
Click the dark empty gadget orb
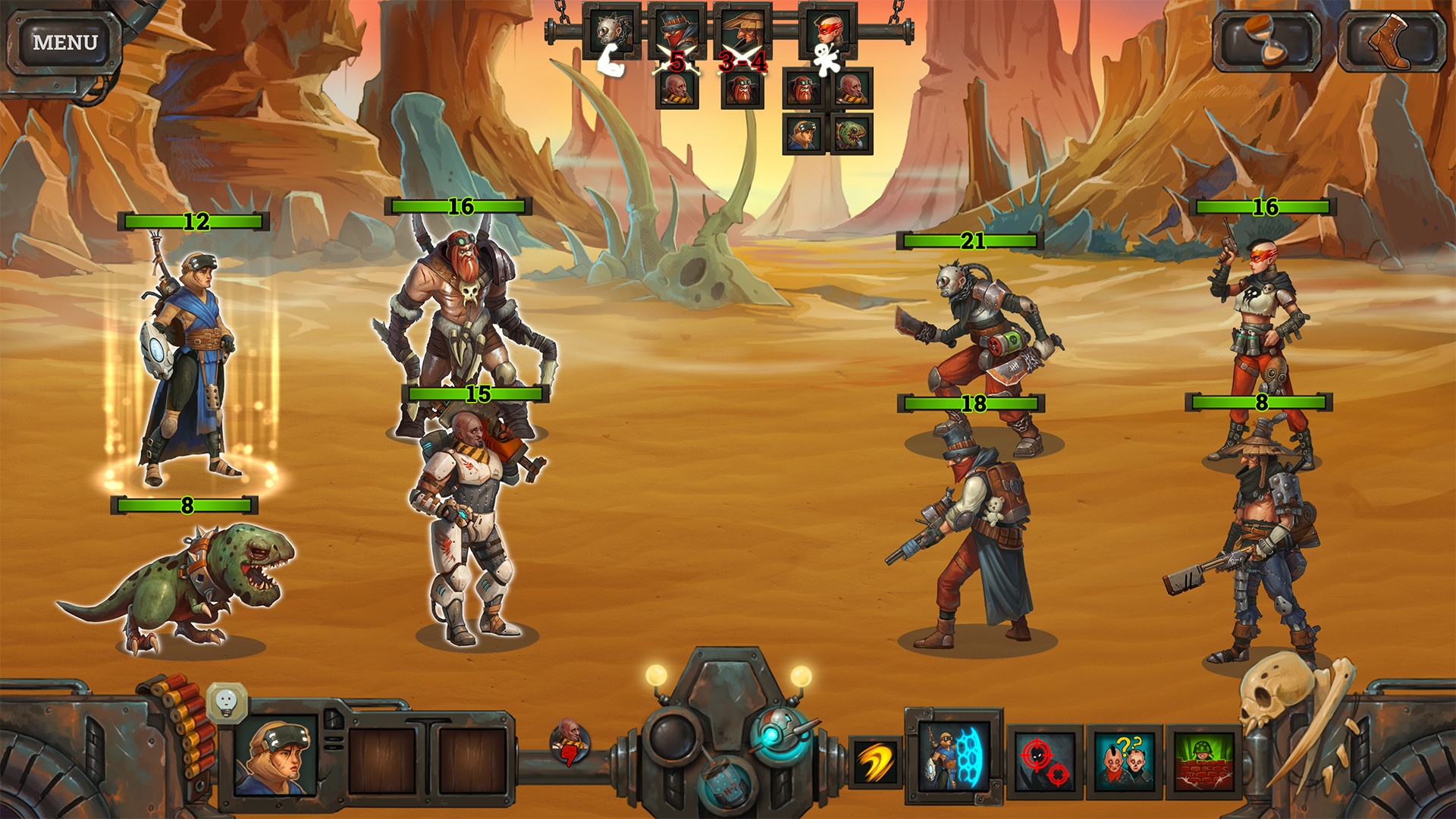672,736
